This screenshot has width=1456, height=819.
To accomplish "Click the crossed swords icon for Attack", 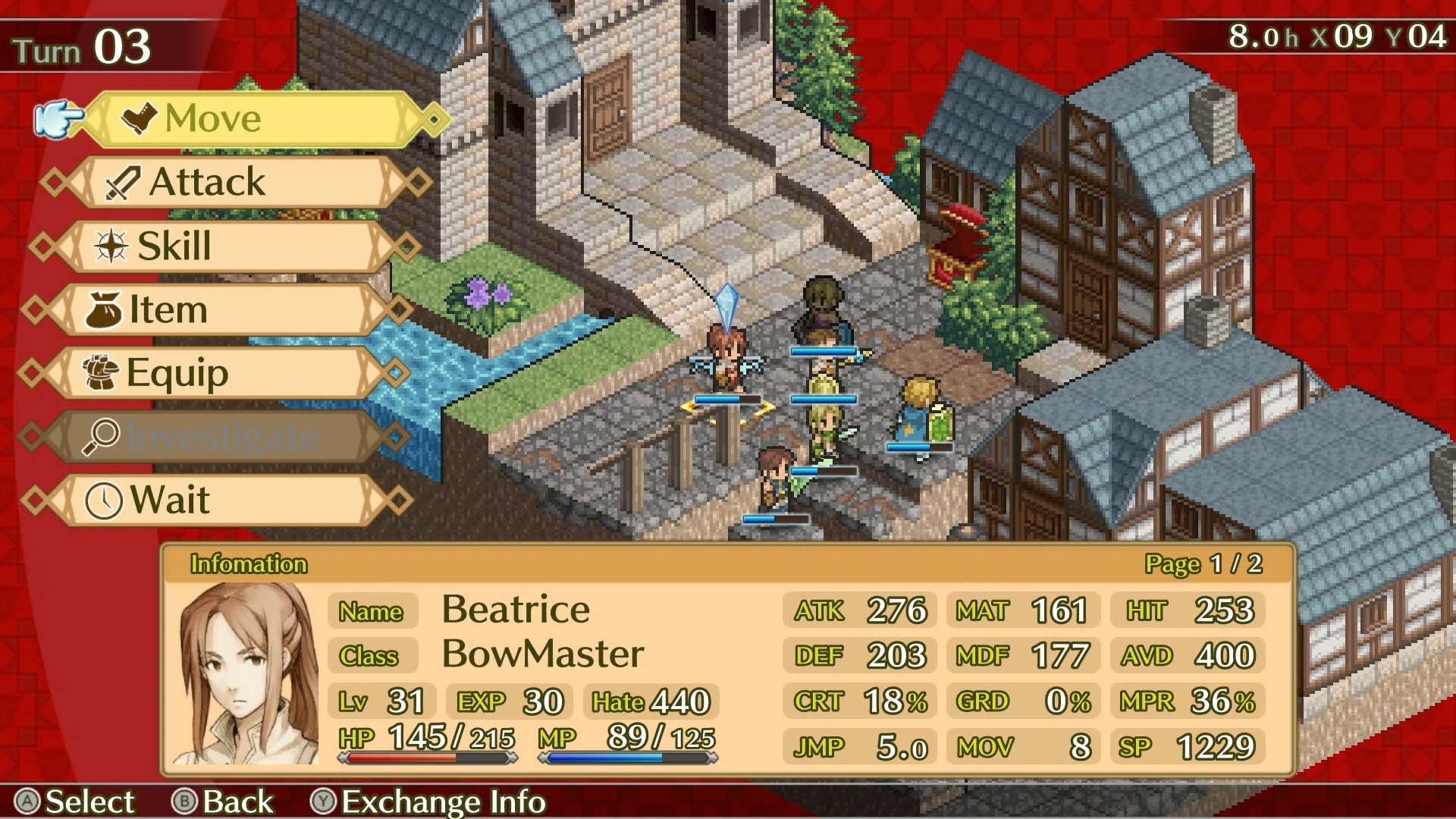I will click(x=124, y=181).
